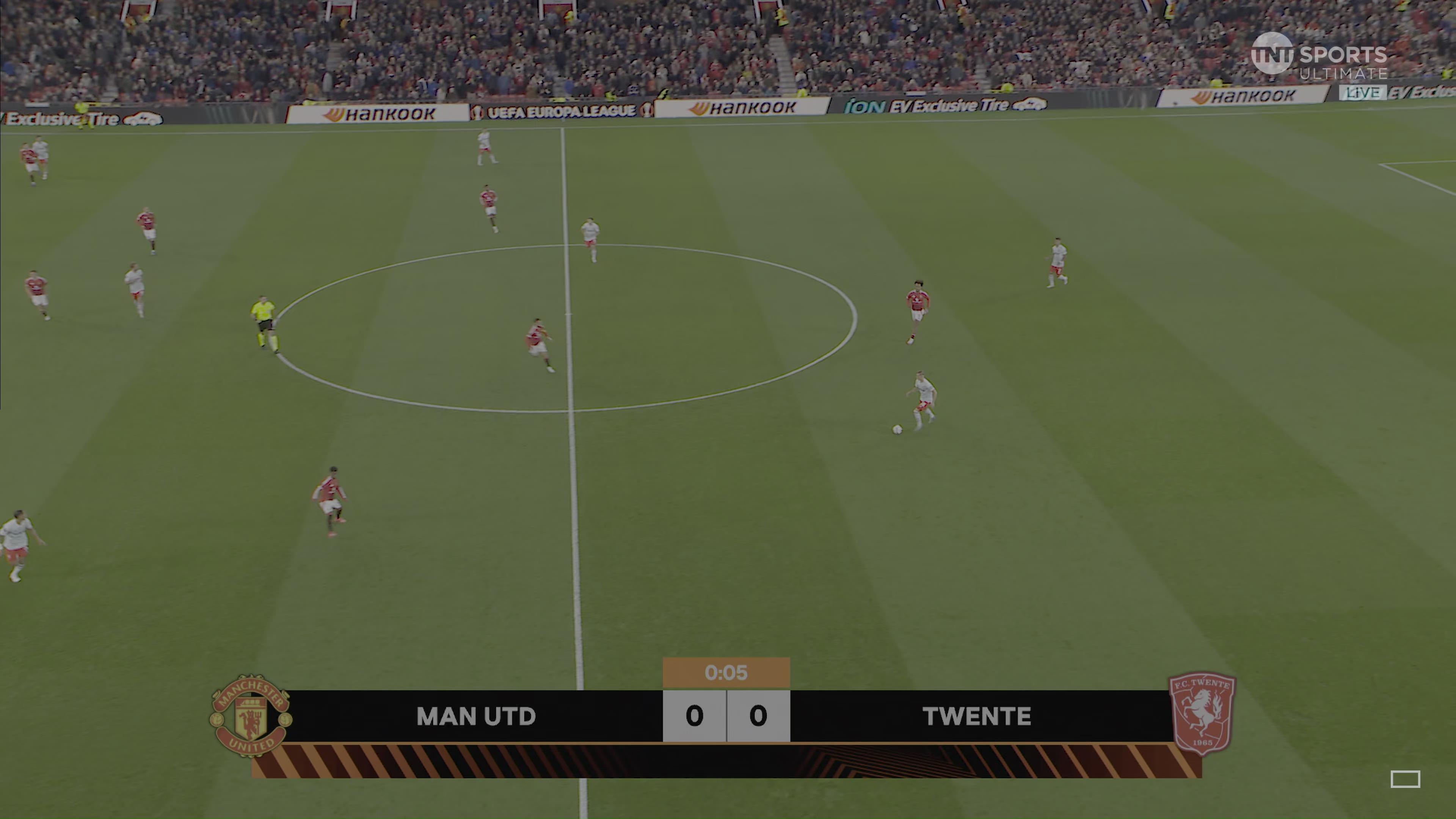Click the white rectangle player-view icon

[1405, 779]
